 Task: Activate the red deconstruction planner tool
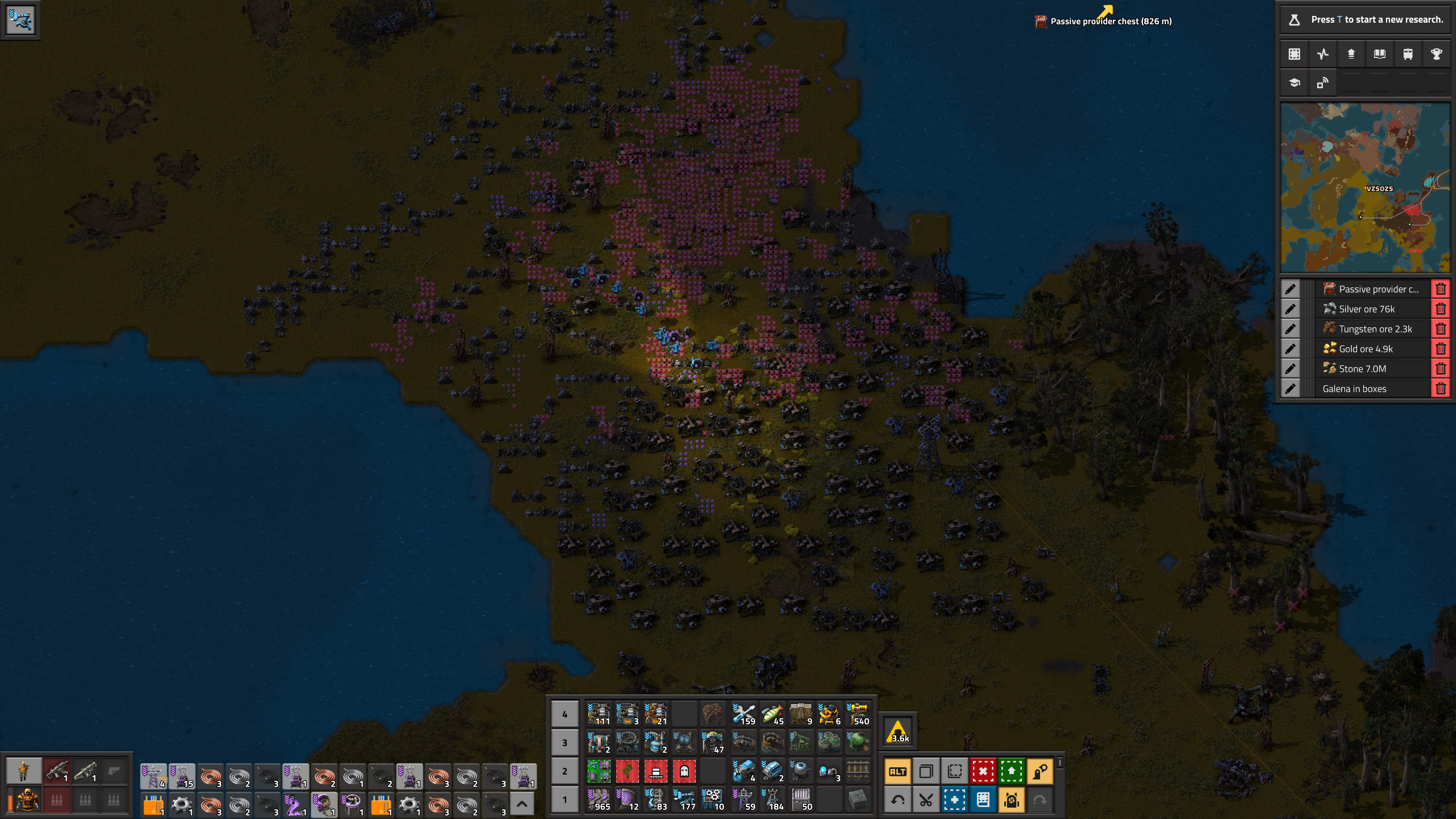point(983,772)
